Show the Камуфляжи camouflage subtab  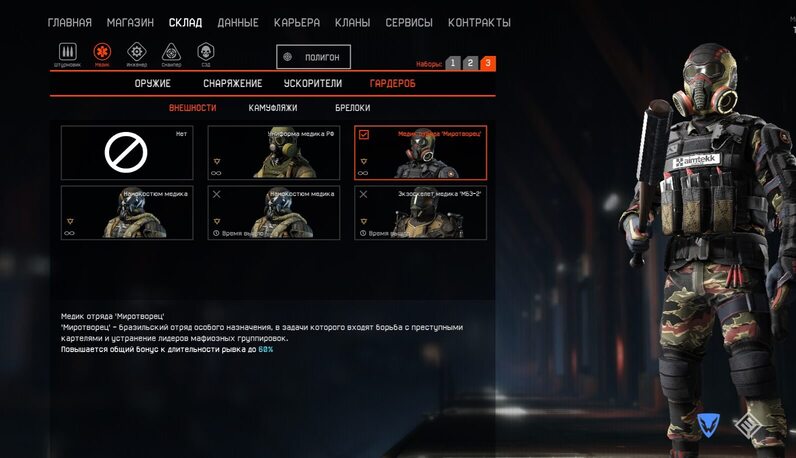point(272,107)
